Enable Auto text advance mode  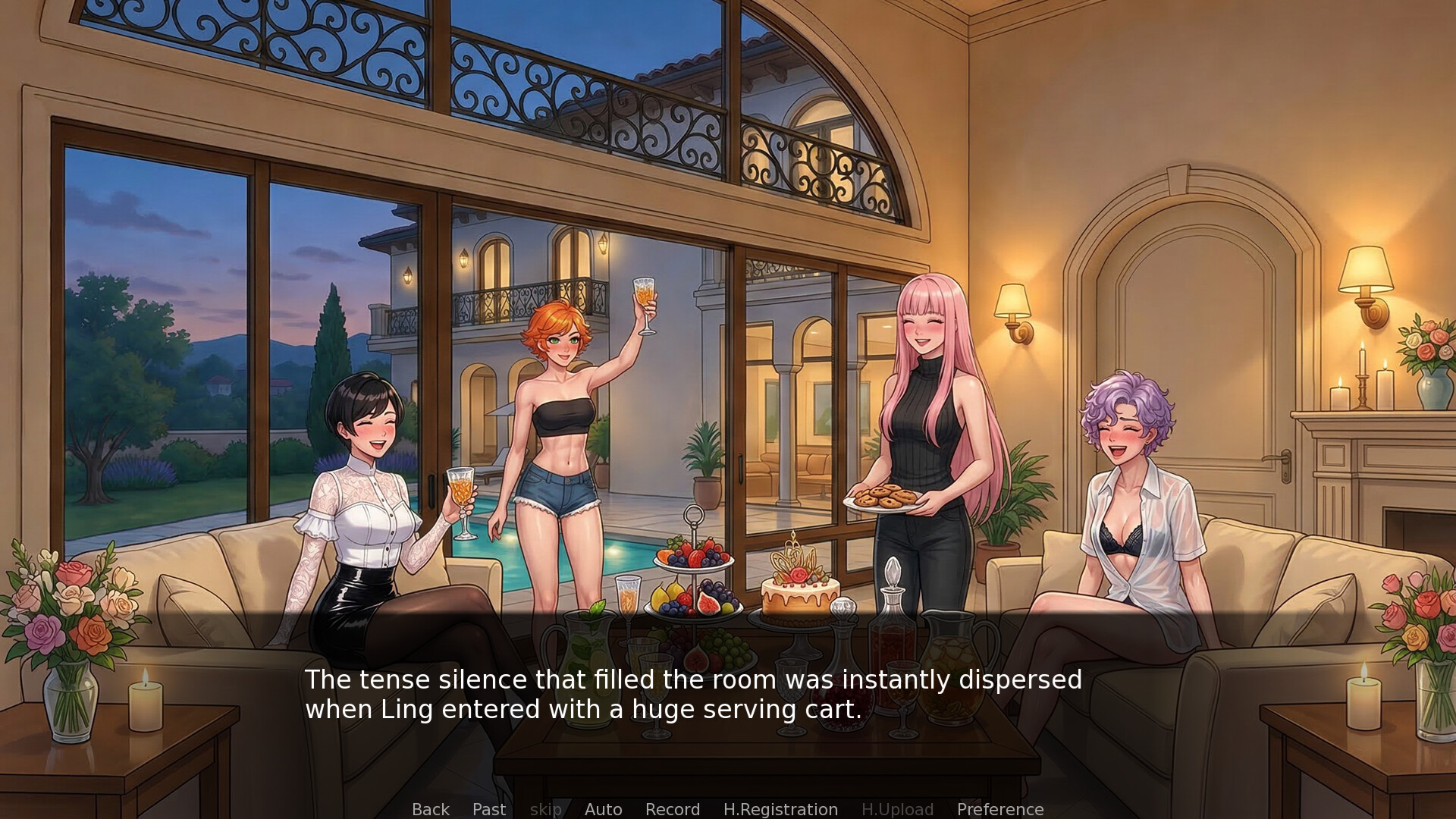[603, 809]
